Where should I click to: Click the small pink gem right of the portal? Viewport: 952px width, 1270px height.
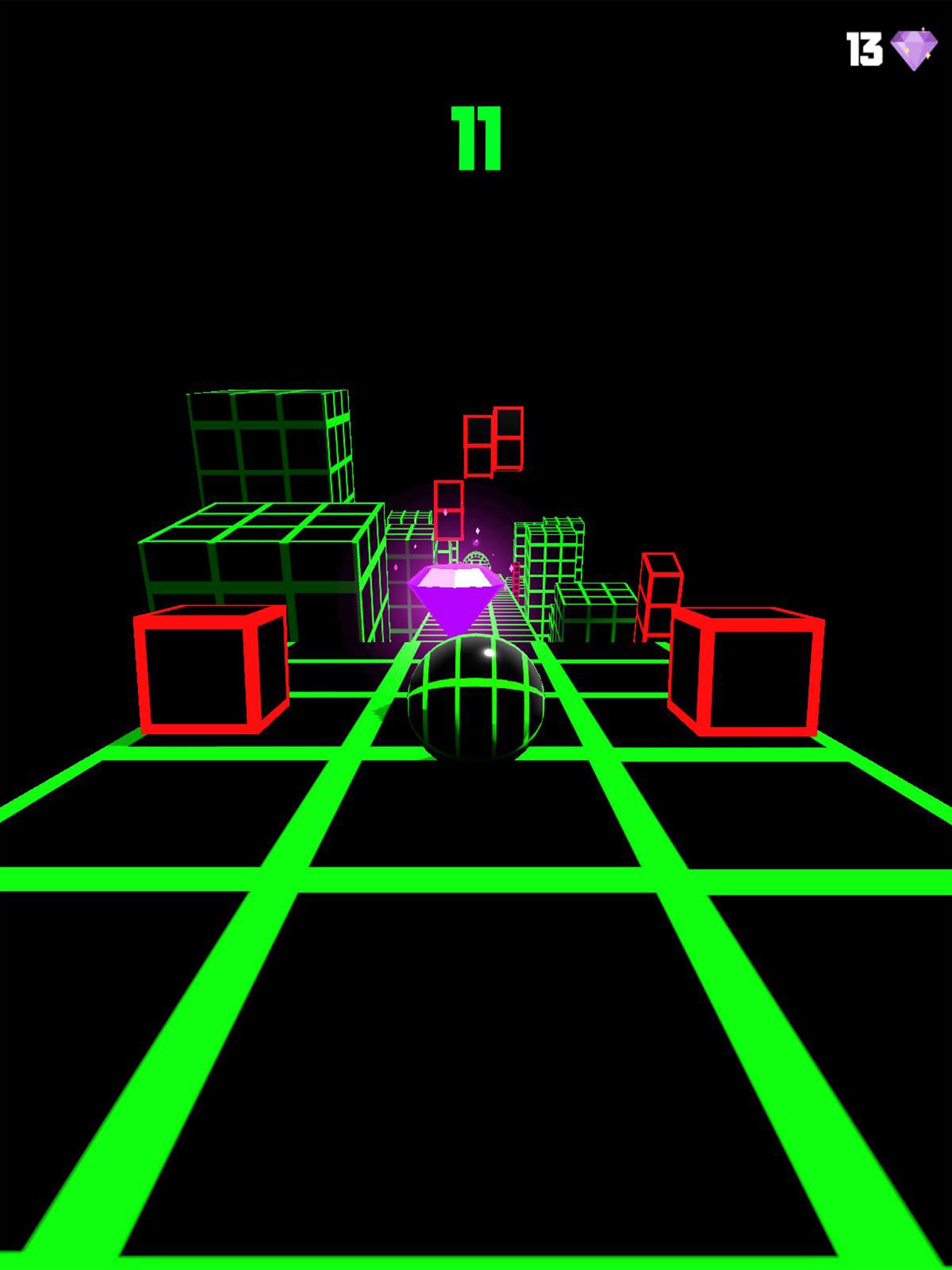click(512, 569)
